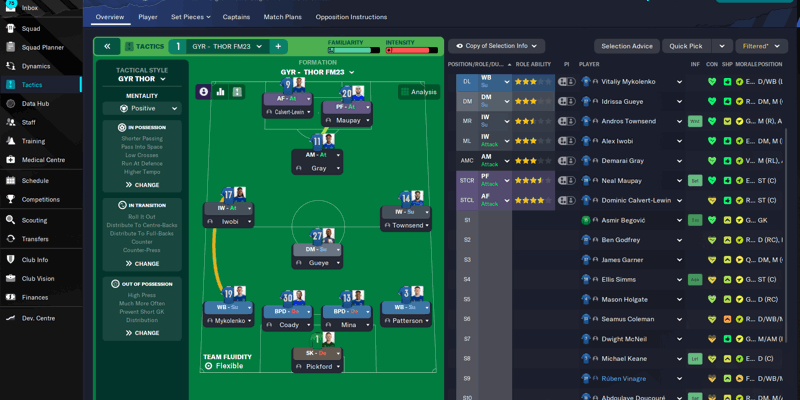Open the GYR - THOR FM23 tactic dropdown
This screenshot has height=400, width=800.
[227, 46]
